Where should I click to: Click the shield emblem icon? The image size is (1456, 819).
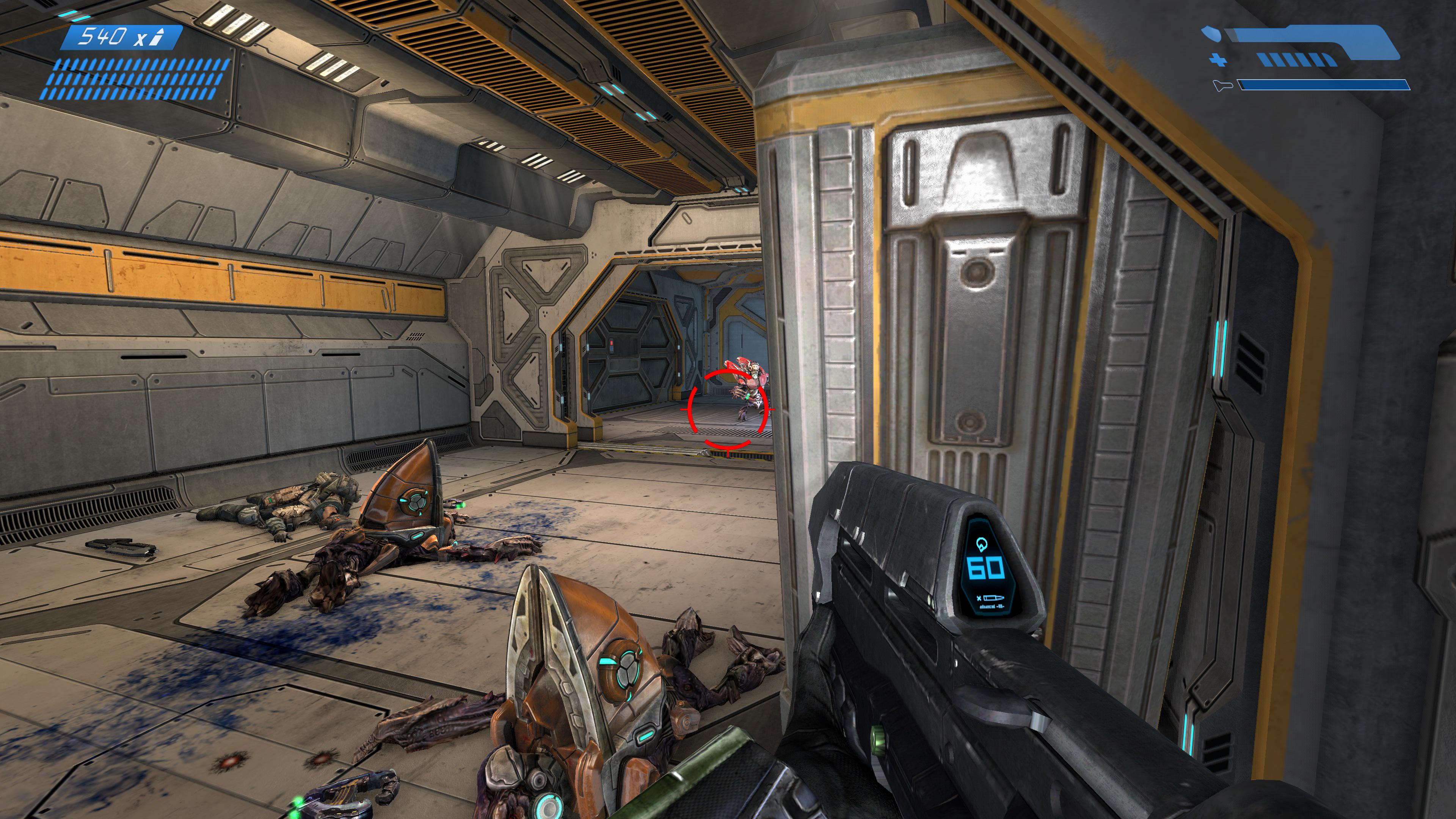coord(1211,34)
